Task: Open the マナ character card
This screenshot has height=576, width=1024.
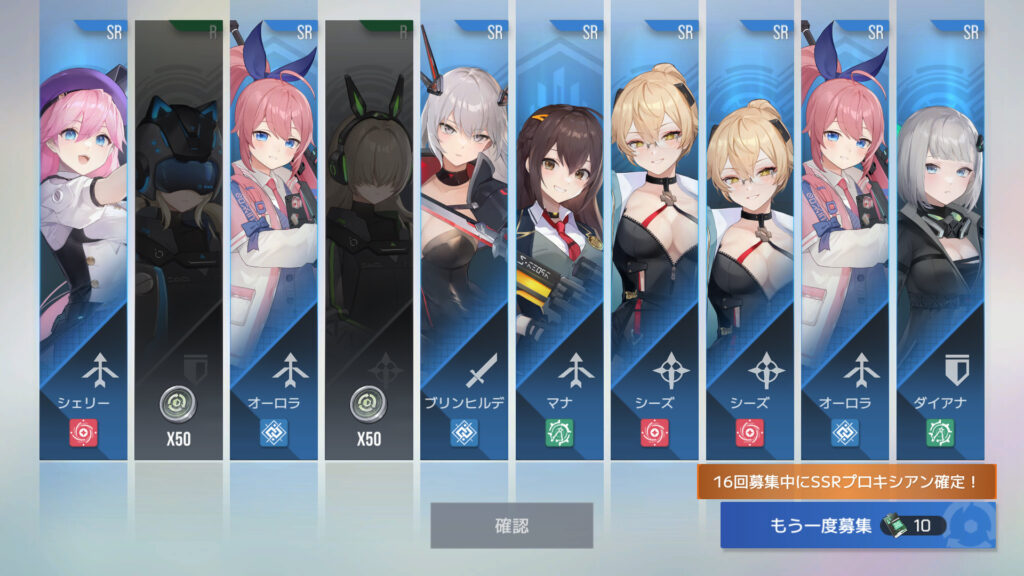Action: click(x=560, y=240)
